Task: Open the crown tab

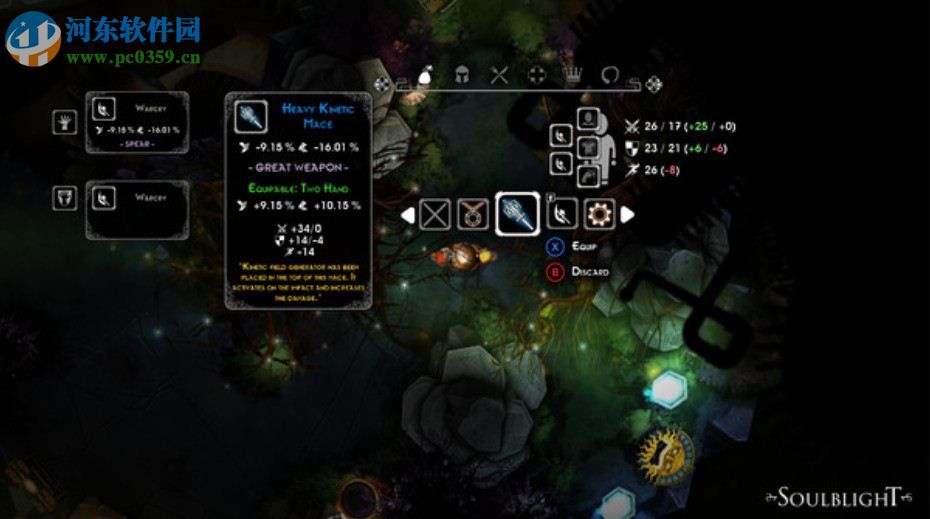Action: 573,74
